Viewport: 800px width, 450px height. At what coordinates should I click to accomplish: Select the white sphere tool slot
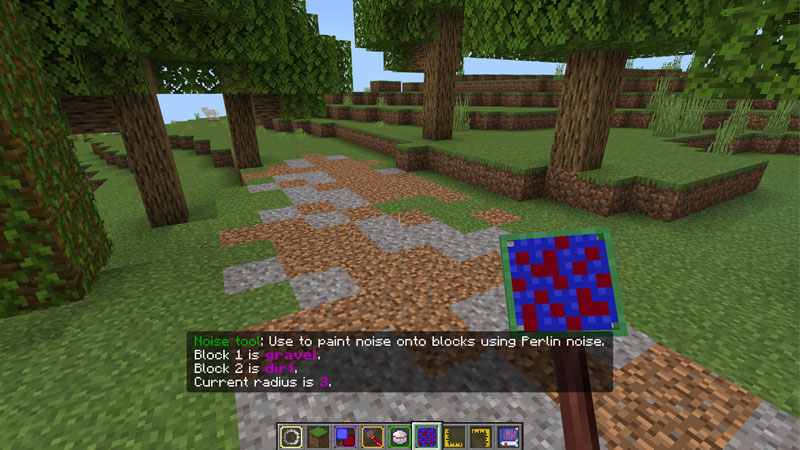(400, 436)
